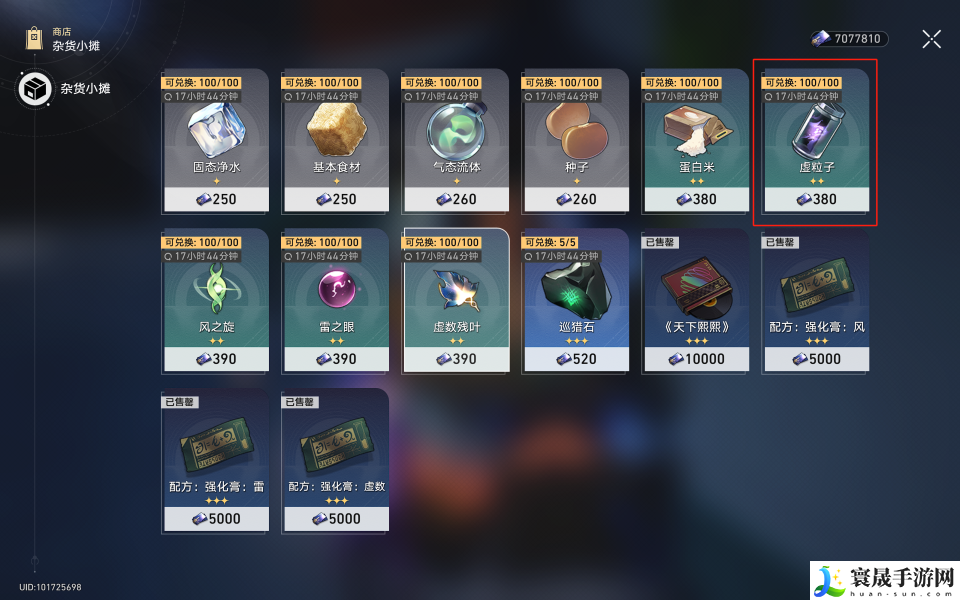
Task: Select the 巡猎石 item card
Action: click(575, 300)
